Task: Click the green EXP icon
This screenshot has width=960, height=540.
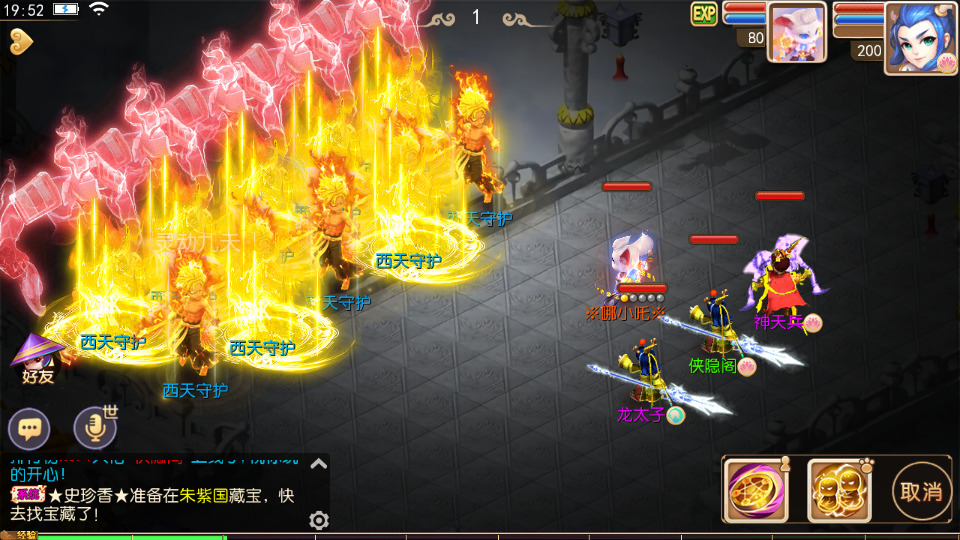Action: coord(704,13)
